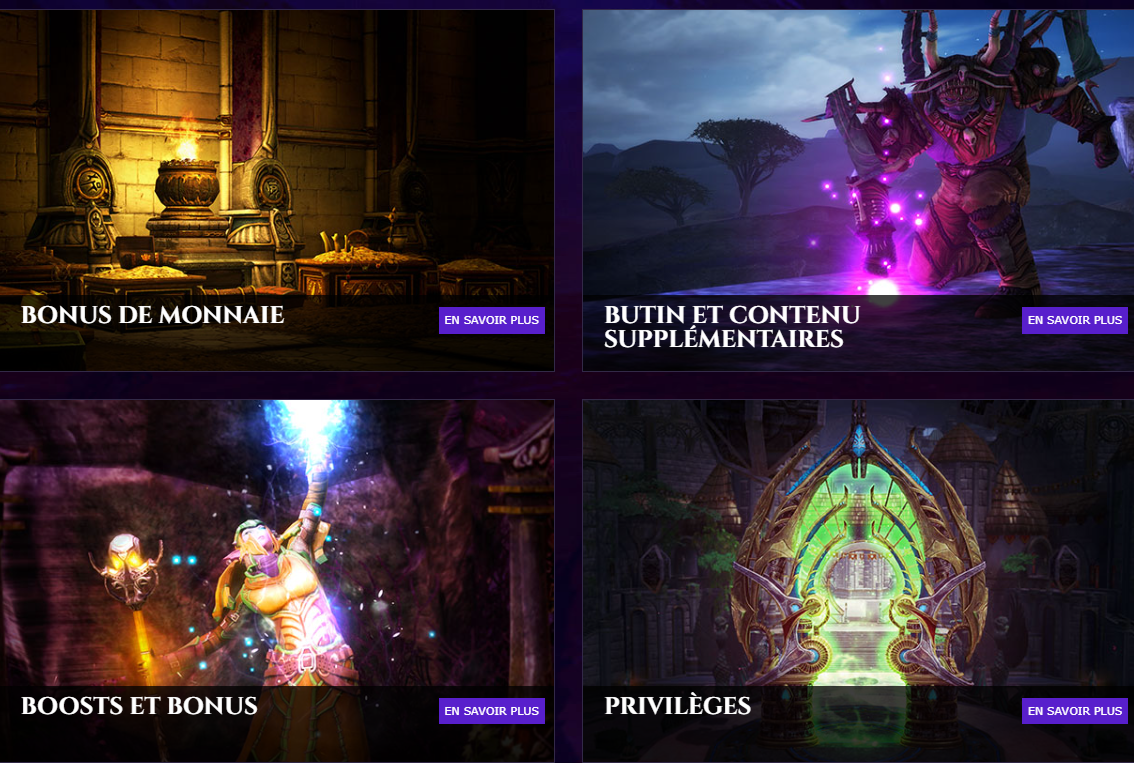
Task: Select En Savoir Plus under Boosts et Bonus
Action: [491, 711]
